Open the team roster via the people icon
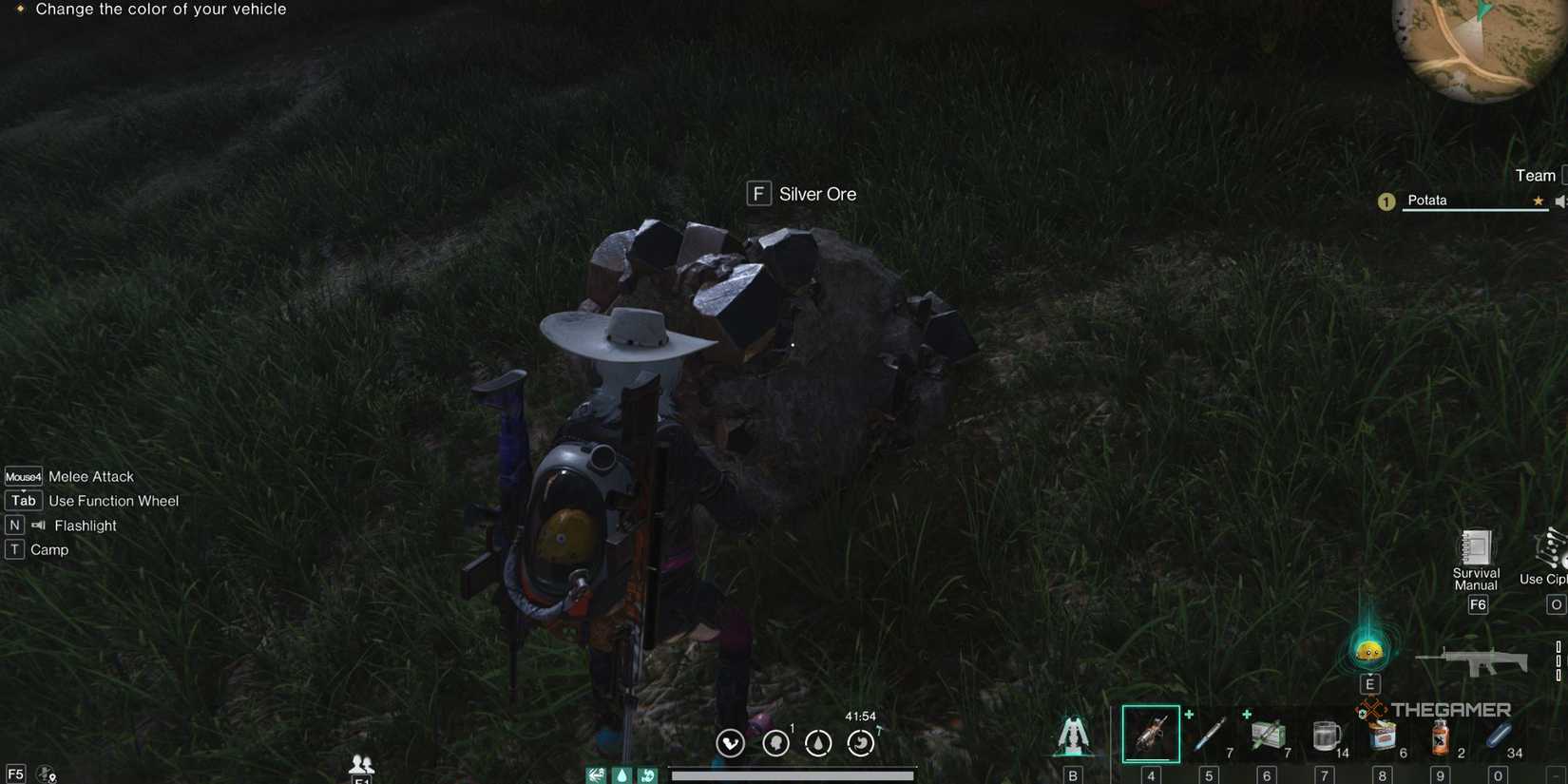The image size is (1568, 784). 360,763
